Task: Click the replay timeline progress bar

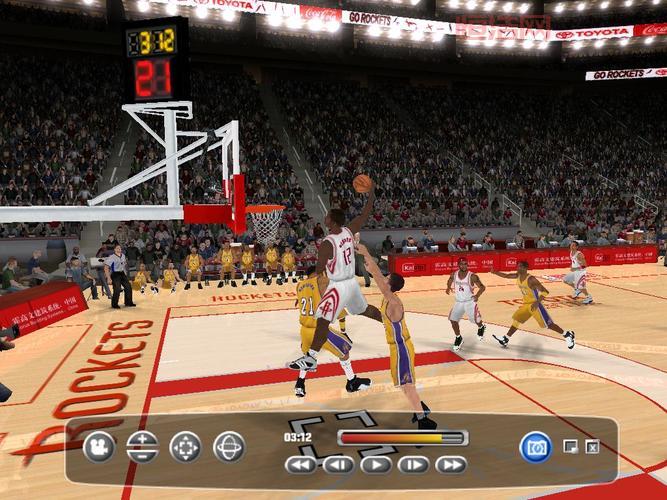Action: (402, 437)
